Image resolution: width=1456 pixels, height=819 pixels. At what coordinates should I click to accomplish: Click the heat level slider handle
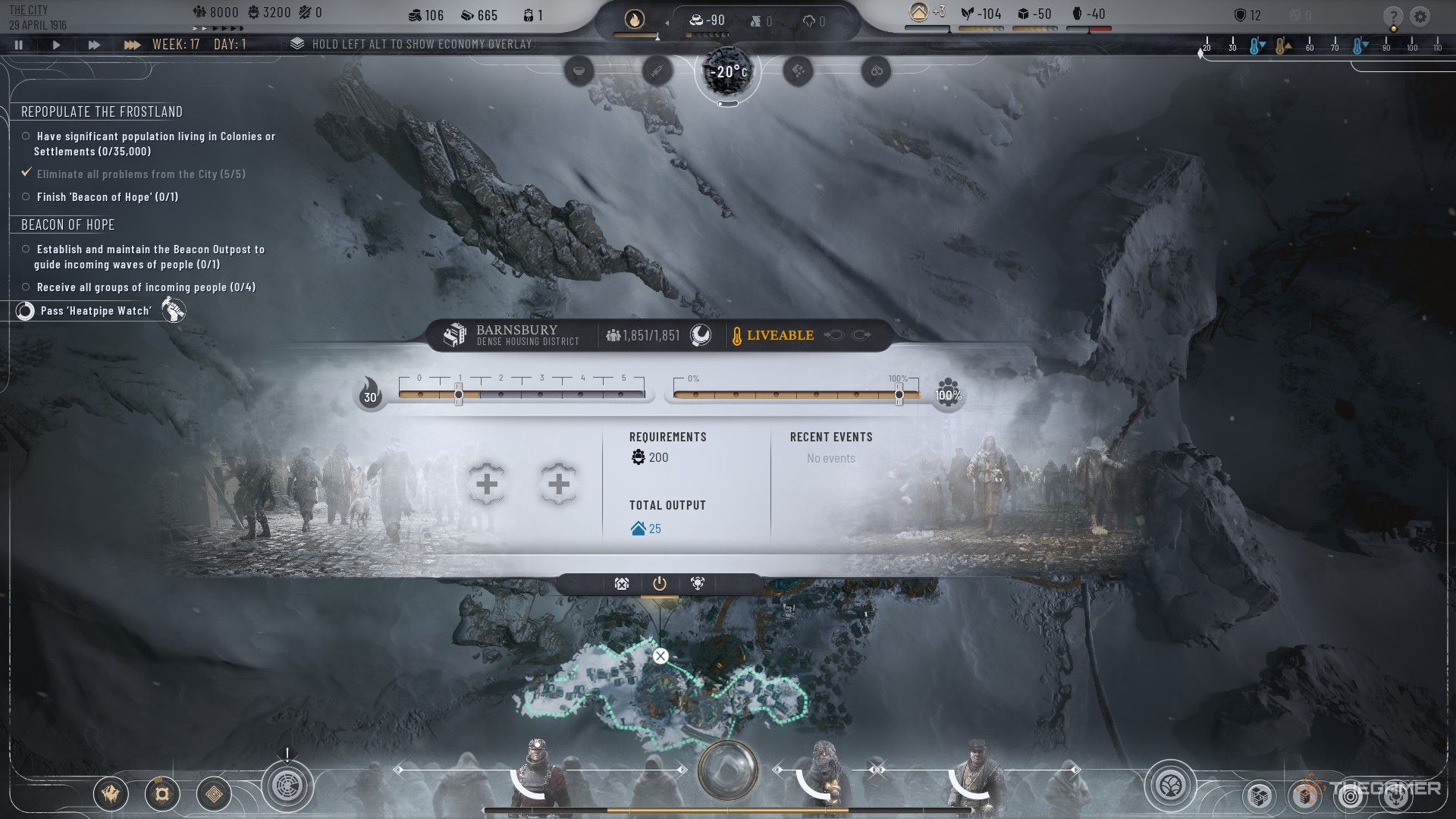click(459, 394)
